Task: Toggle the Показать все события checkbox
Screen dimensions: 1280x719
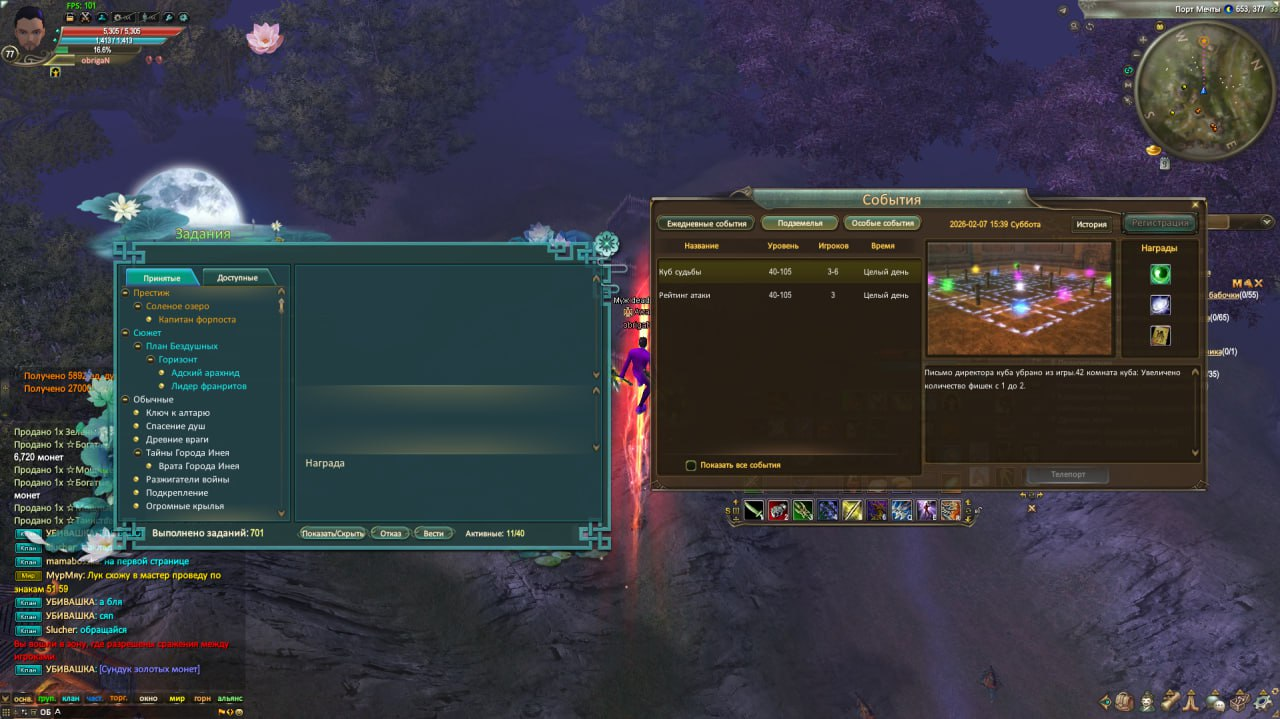Action: [690, 465]
